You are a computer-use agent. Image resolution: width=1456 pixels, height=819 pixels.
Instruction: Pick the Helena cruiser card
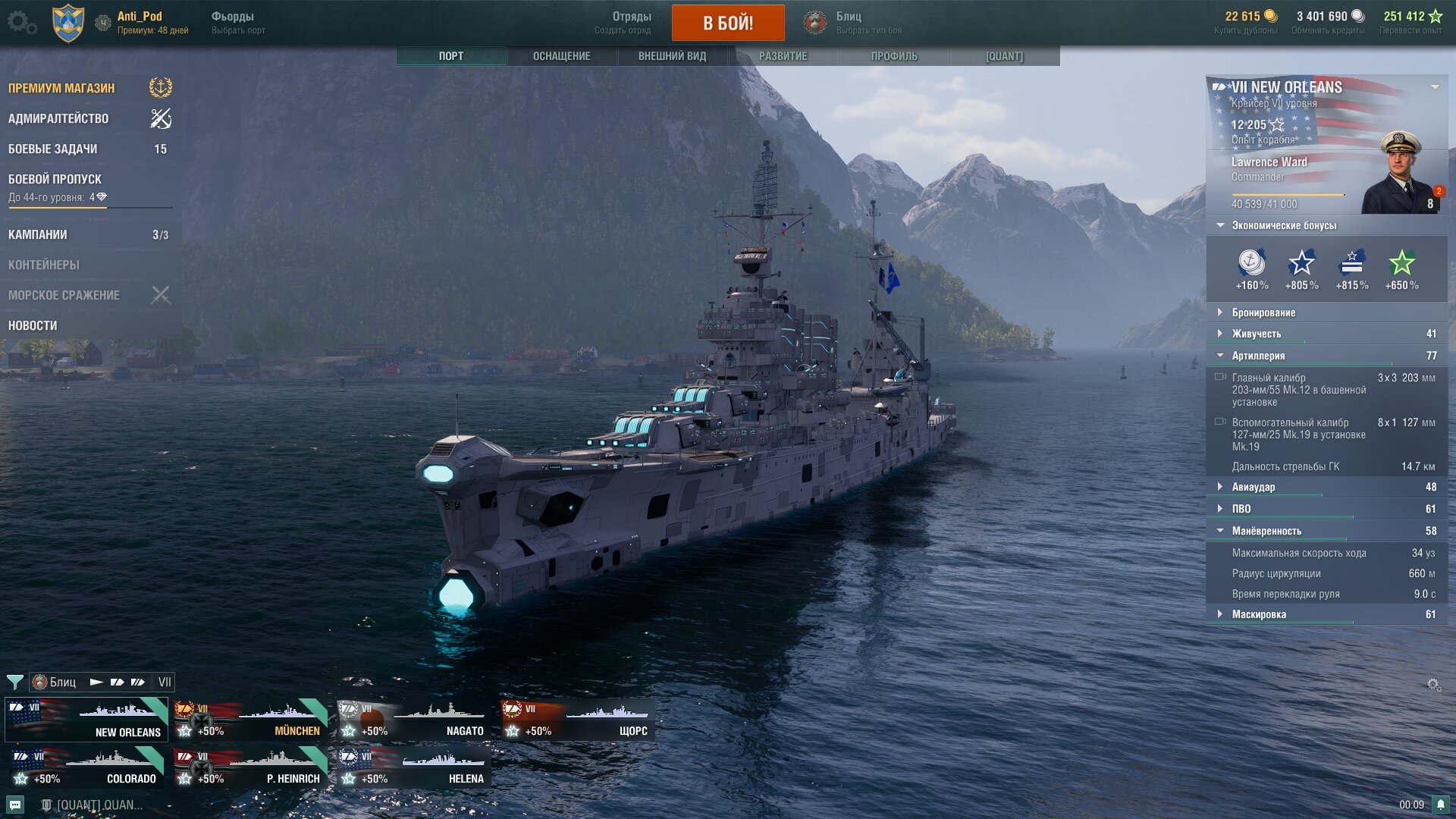414,767
